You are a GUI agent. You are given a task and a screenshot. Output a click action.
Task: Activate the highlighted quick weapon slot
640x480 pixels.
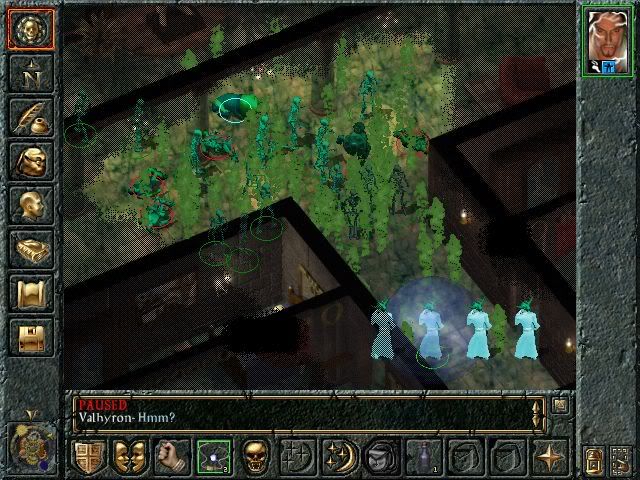coord(212,456)
